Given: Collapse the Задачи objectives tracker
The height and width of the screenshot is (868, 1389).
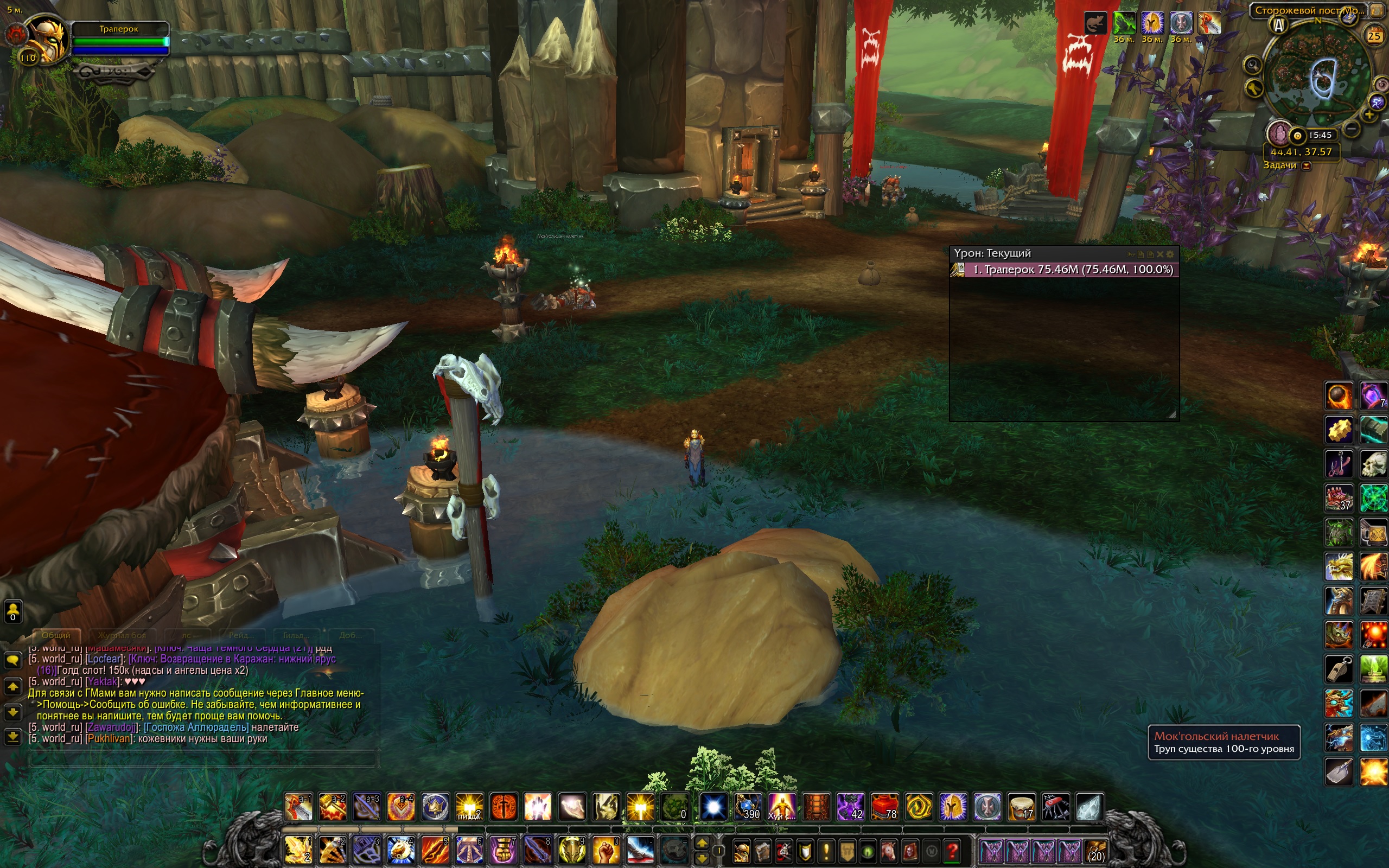Looking at the screenshot, I should [1307, 166].
